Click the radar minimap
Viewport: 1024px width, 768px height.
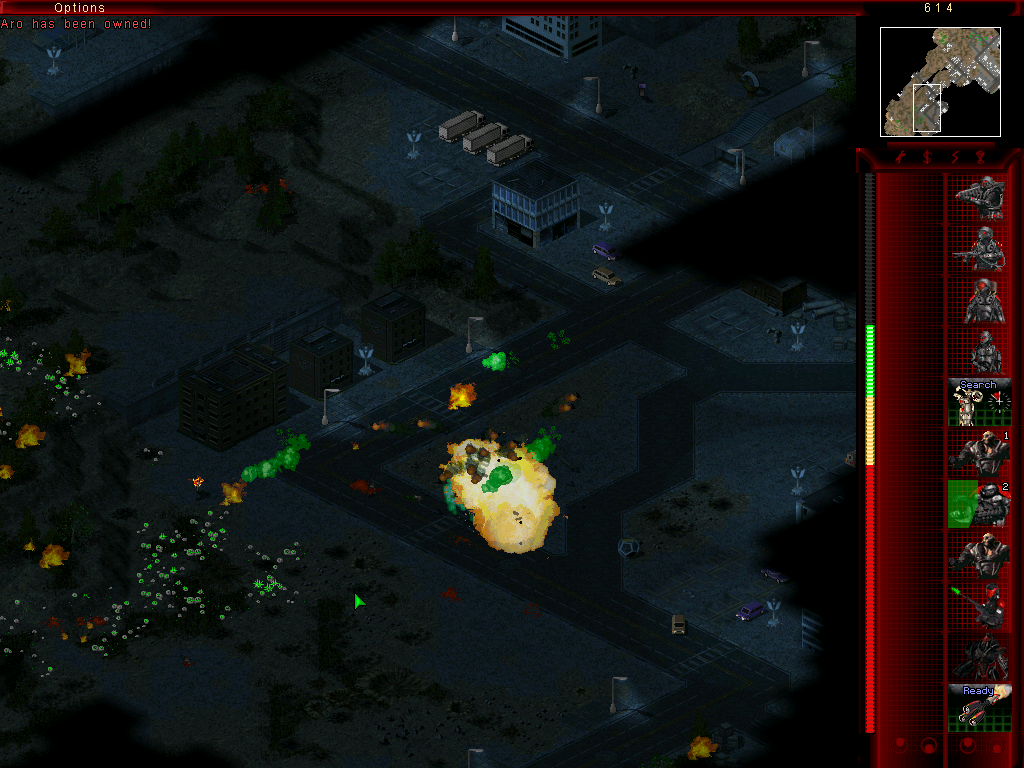tap(940, 82)
